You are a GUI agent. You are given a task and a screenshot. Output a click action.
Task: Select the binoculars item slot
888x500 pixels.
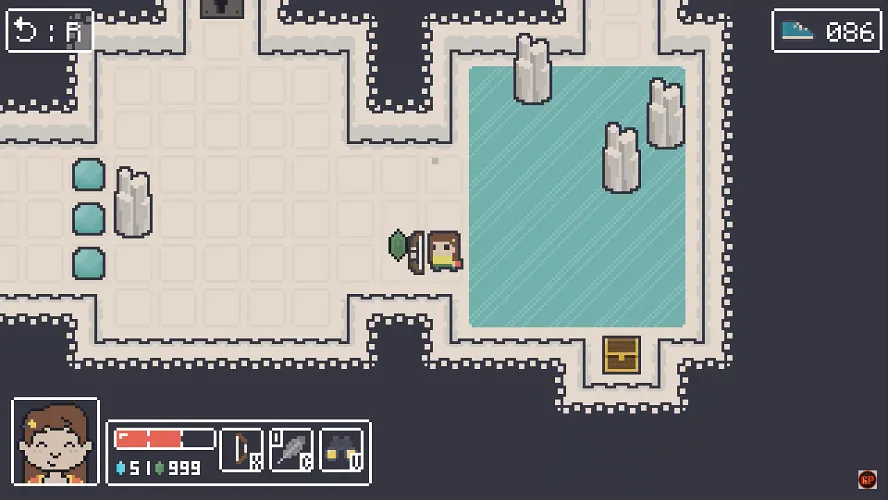pos(342,450)
